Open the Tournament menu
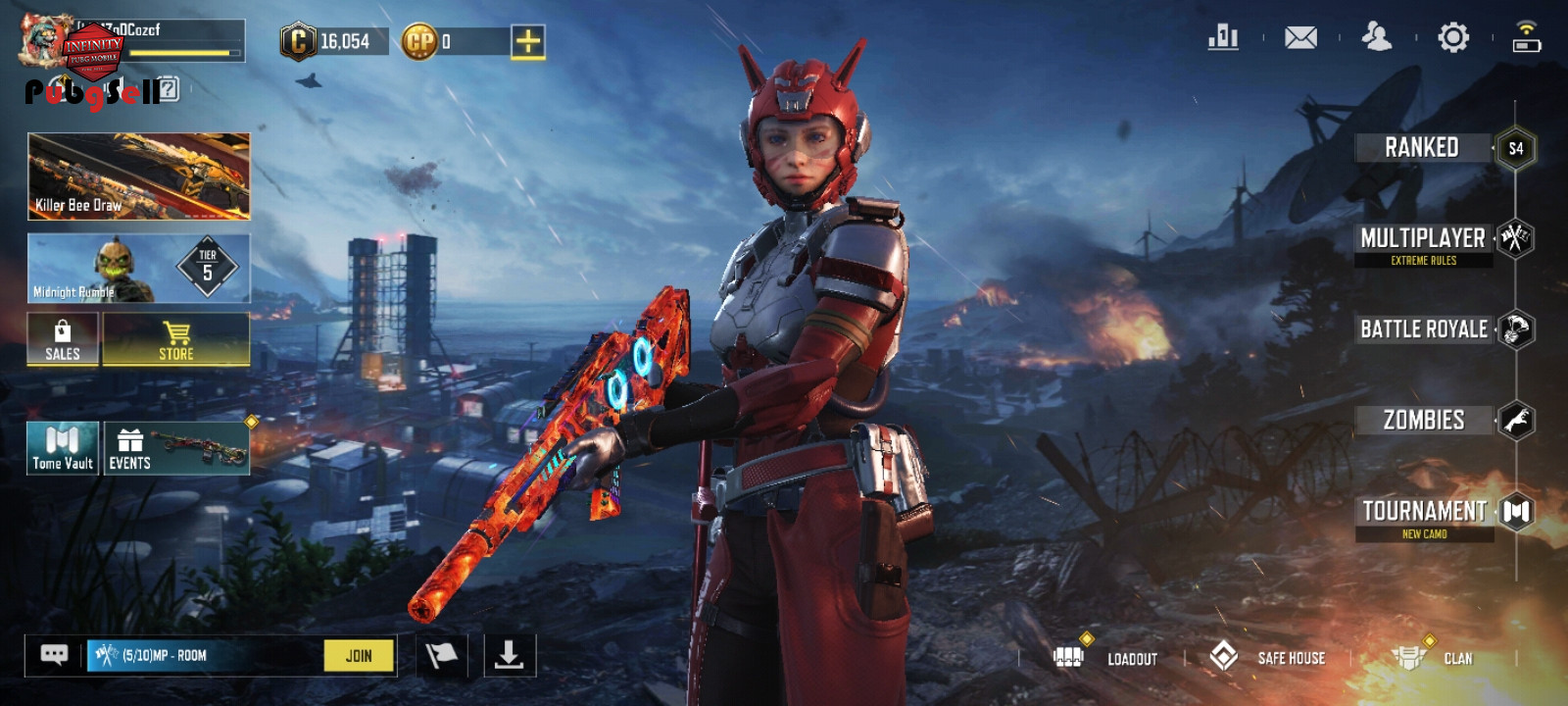This screenshot has width=1568, height=706. click(x=1425, y=515)
